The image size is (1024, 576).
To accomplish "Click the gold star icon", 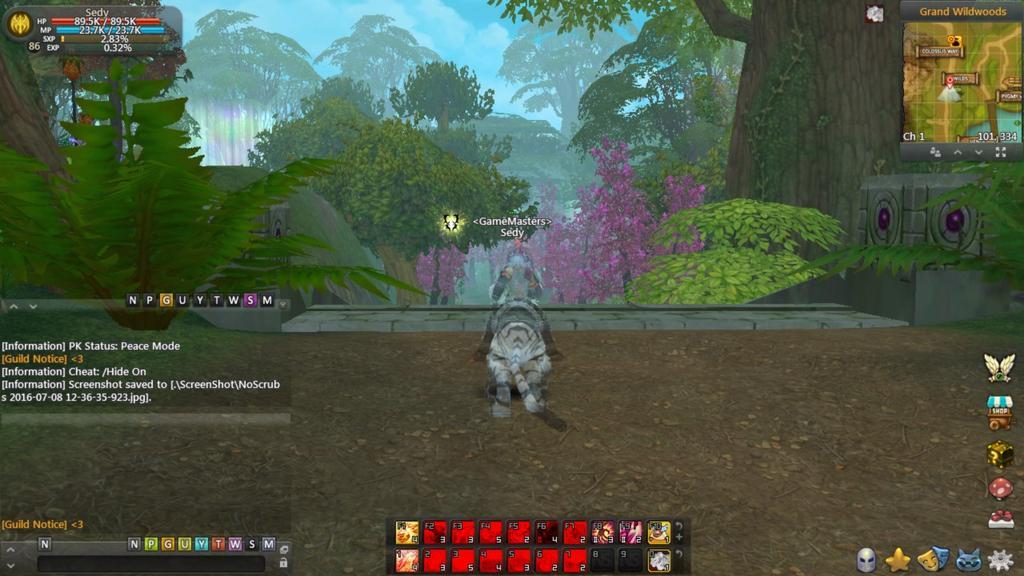I will 898,560.
